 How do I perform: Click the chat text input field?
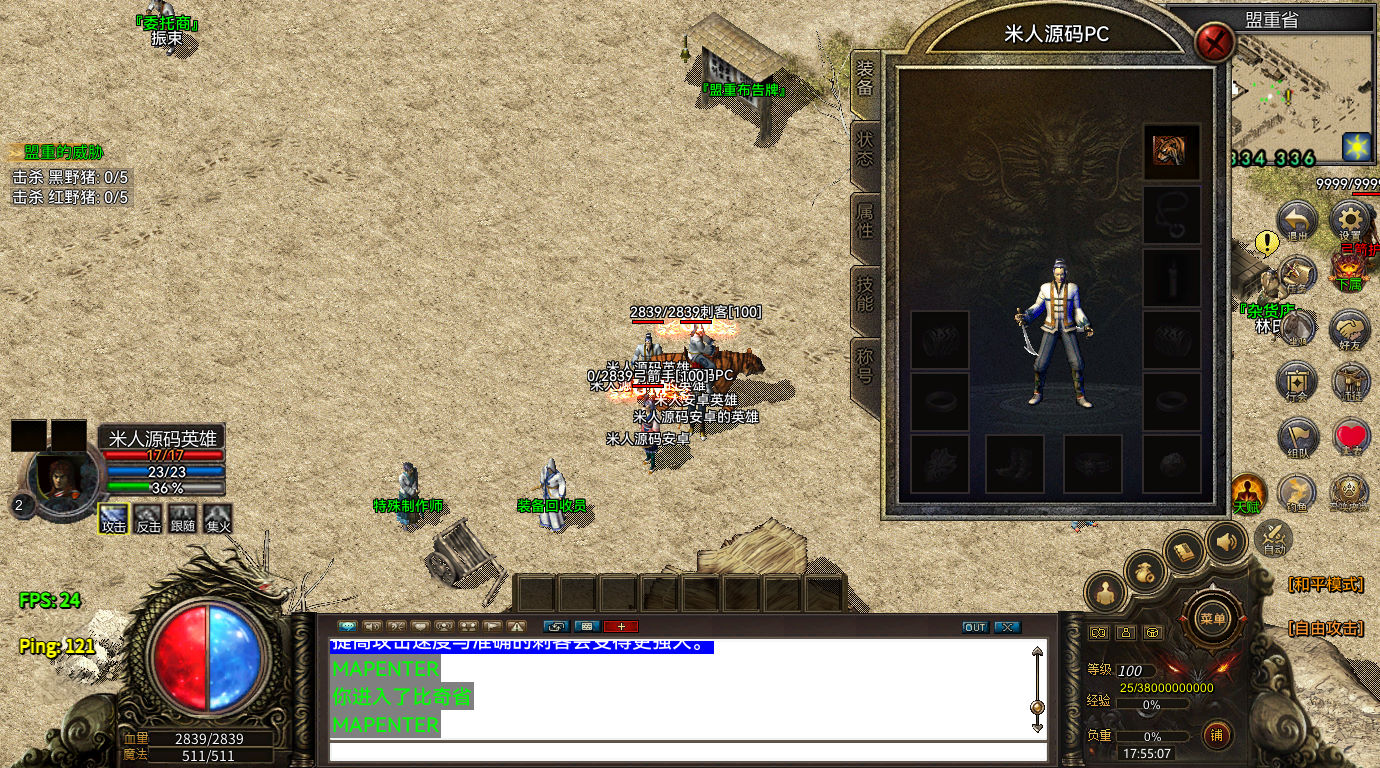tap(688, 752)
